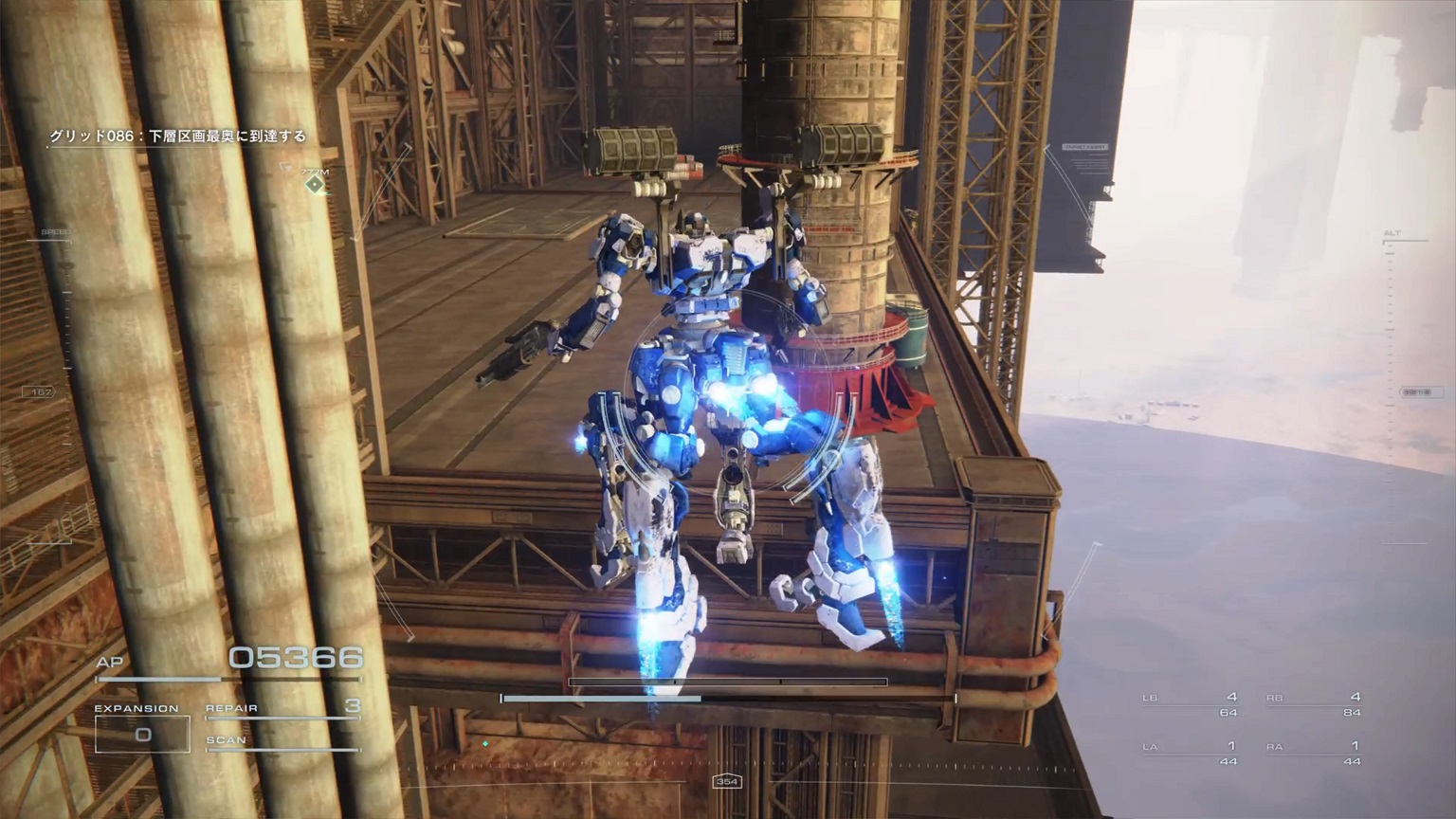Select the Grid 086 mission objective text
Screen dimensions: 1456x819
pyautogui.click(x=178, y=136)
